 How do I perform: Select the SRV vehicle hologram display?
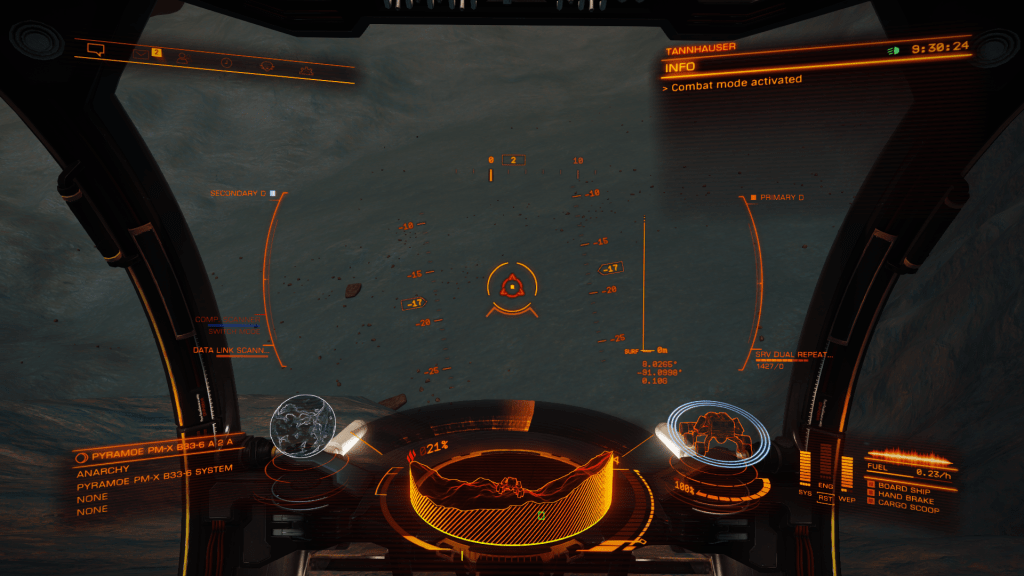coord(719,433)
